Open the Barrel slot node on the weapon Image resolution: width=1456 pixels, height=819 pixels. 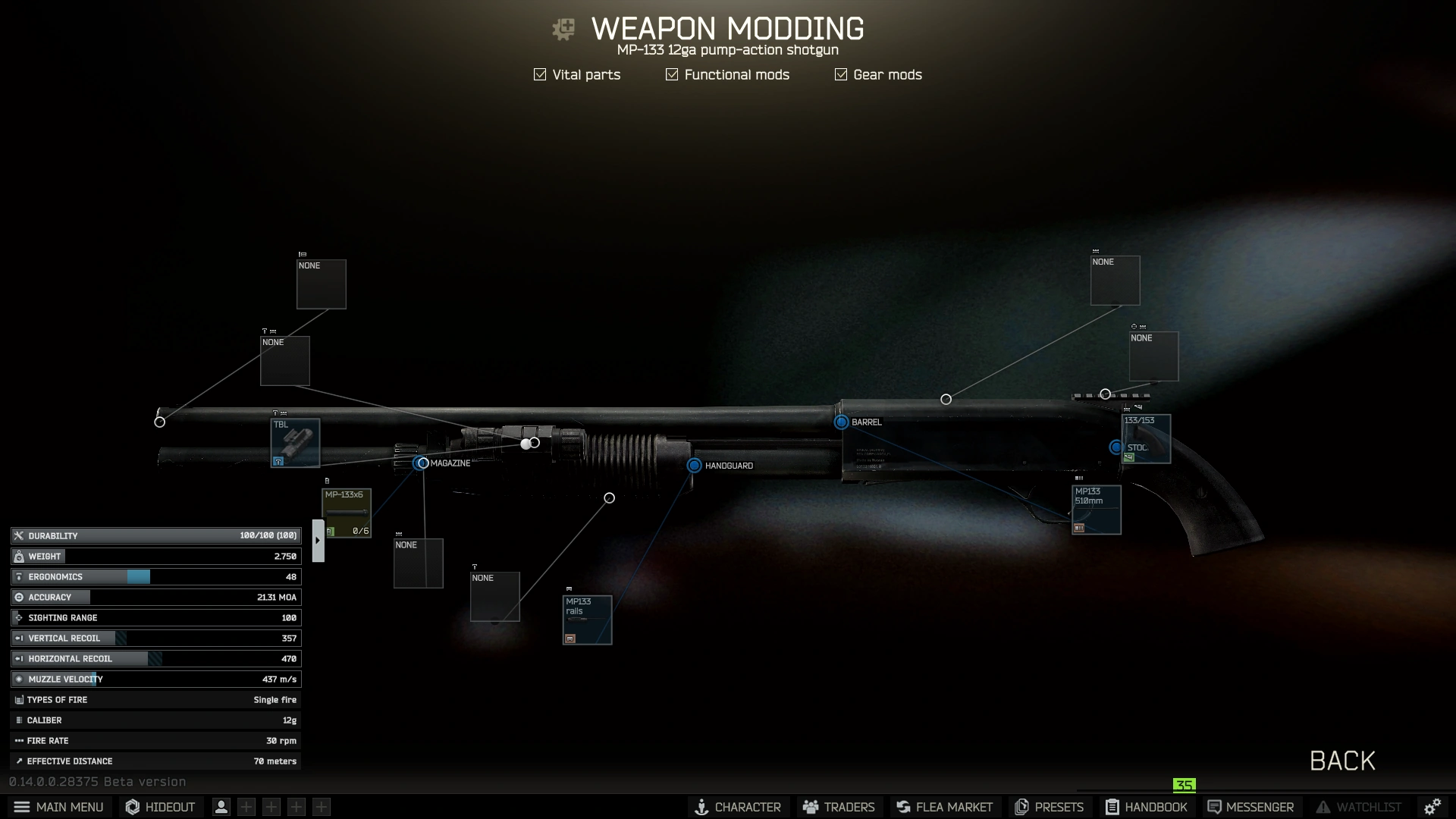coord(840,422)
